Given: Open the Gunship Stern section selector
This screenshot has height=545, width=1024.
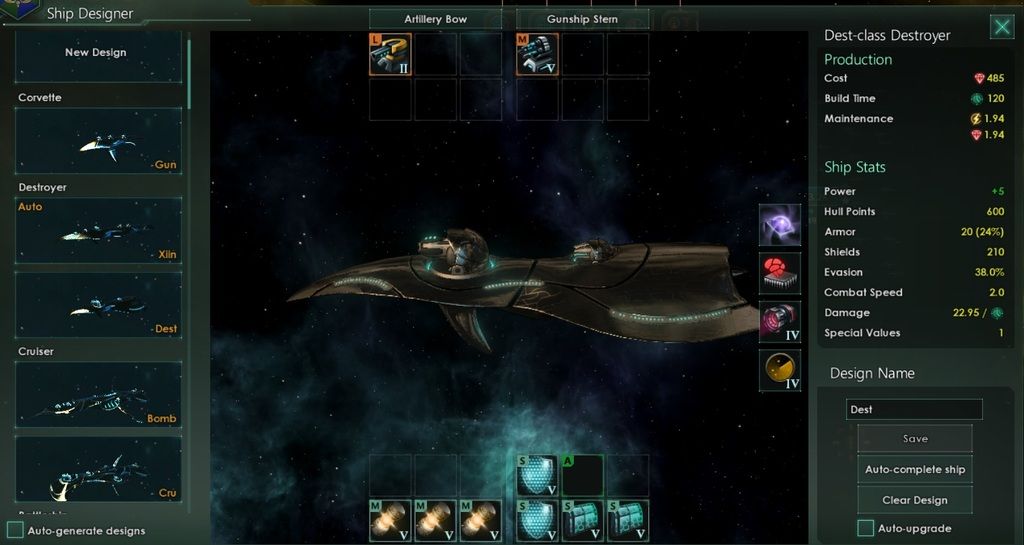Looking at the screenshot, I should (x=582, y=19).
